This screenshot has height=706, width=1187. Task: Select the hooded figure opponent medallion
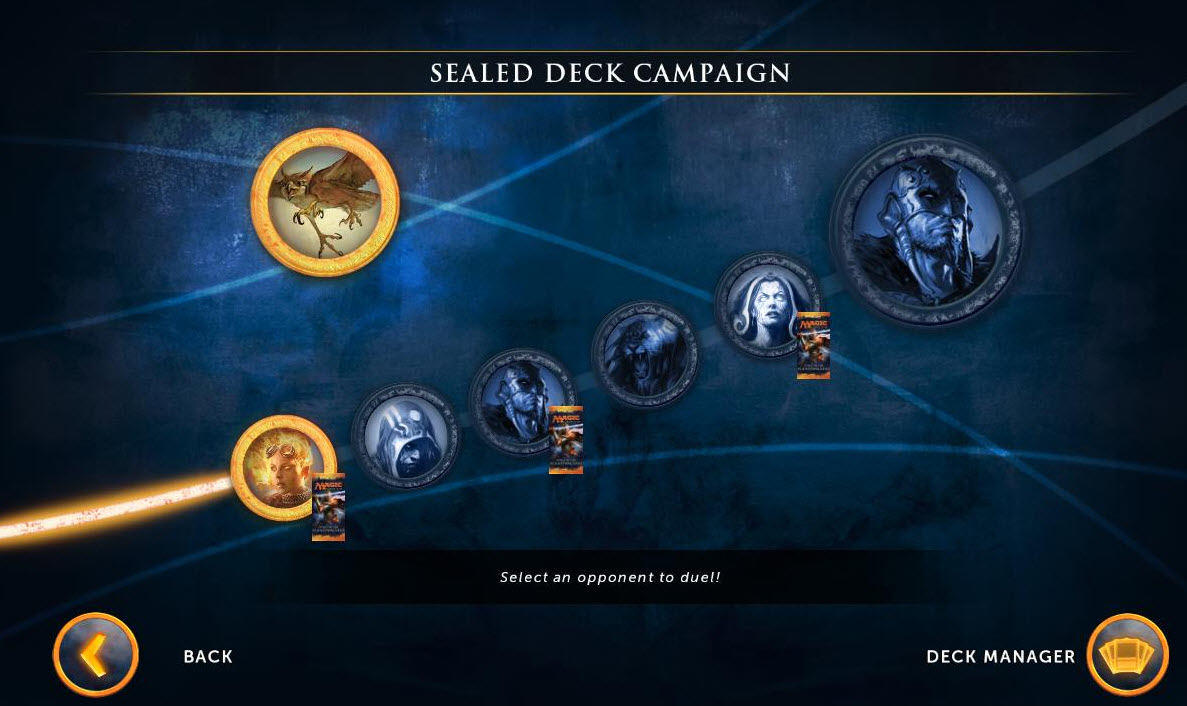click(405, 436)
